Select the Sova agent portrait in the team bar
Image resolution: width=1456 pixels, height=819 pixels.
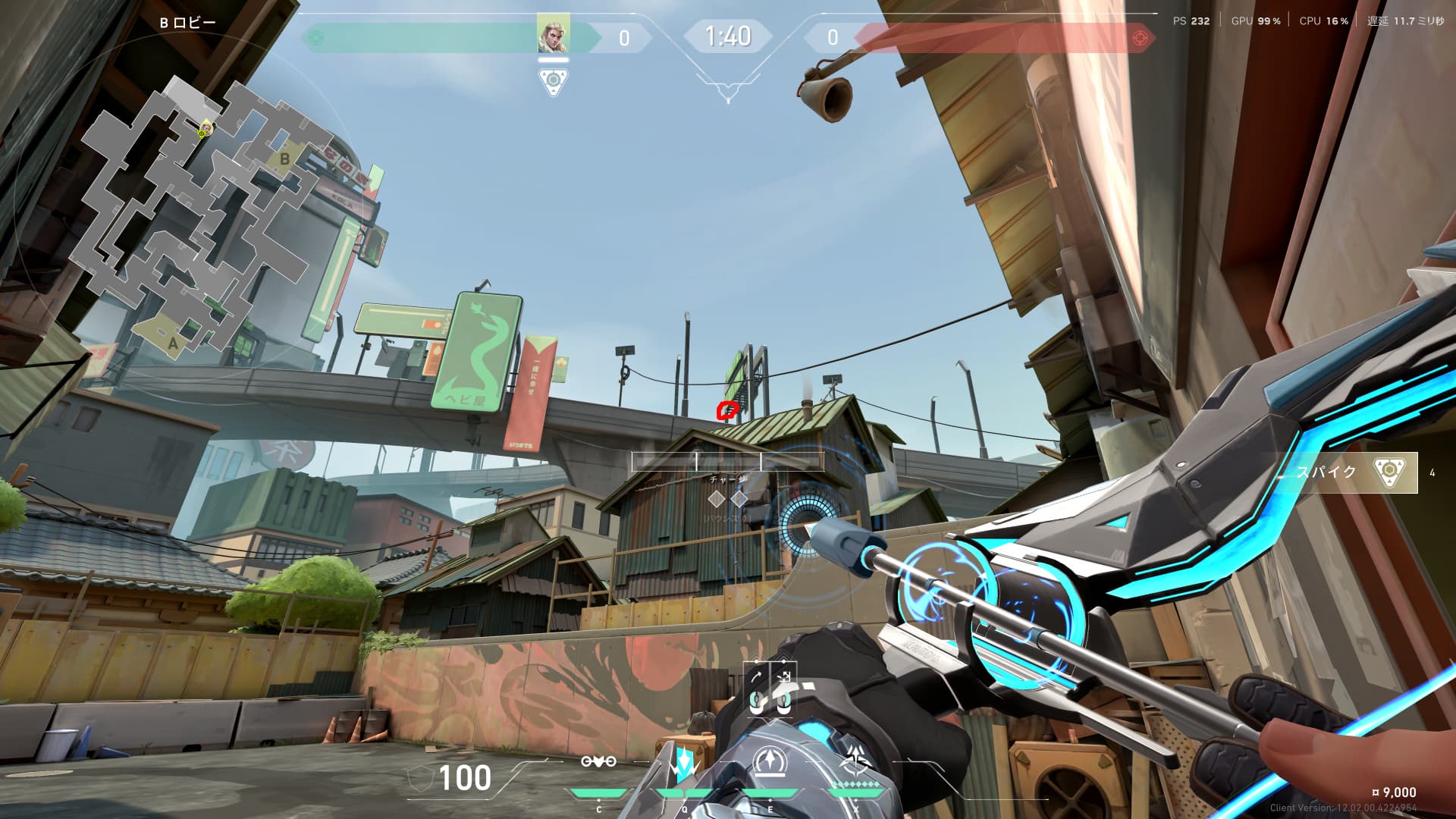pyautogui.click(x=553, y=34)
